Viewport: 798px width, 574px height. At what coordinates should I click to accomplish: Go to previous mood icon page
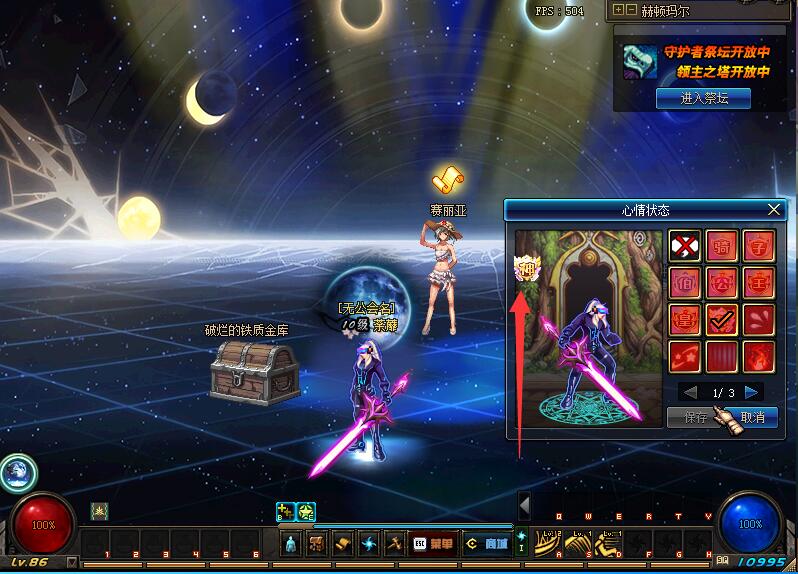[x=689, y=392]
